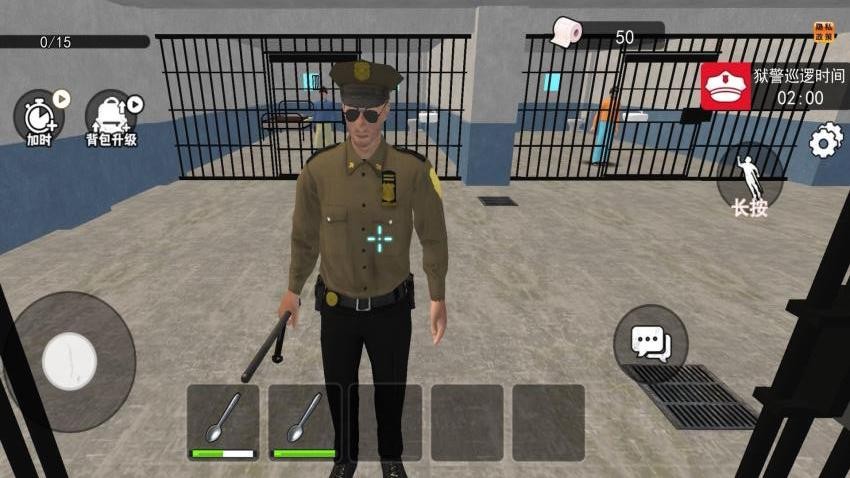Tap the virtual movement joystick
850x478 pixels.
[x=69, y=361]
